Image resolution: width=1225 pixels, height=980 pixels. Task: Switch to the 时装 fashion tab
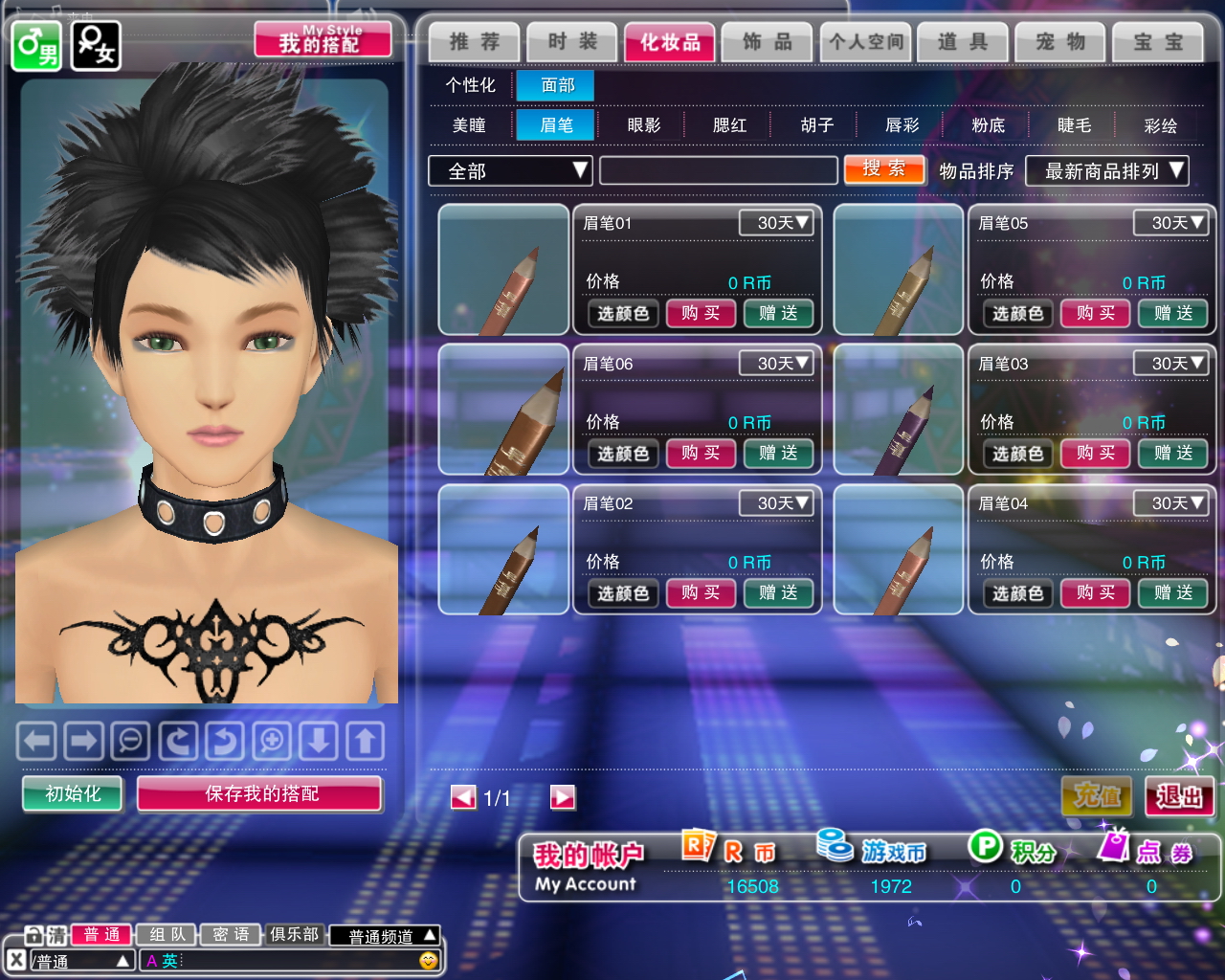[572, 42]
